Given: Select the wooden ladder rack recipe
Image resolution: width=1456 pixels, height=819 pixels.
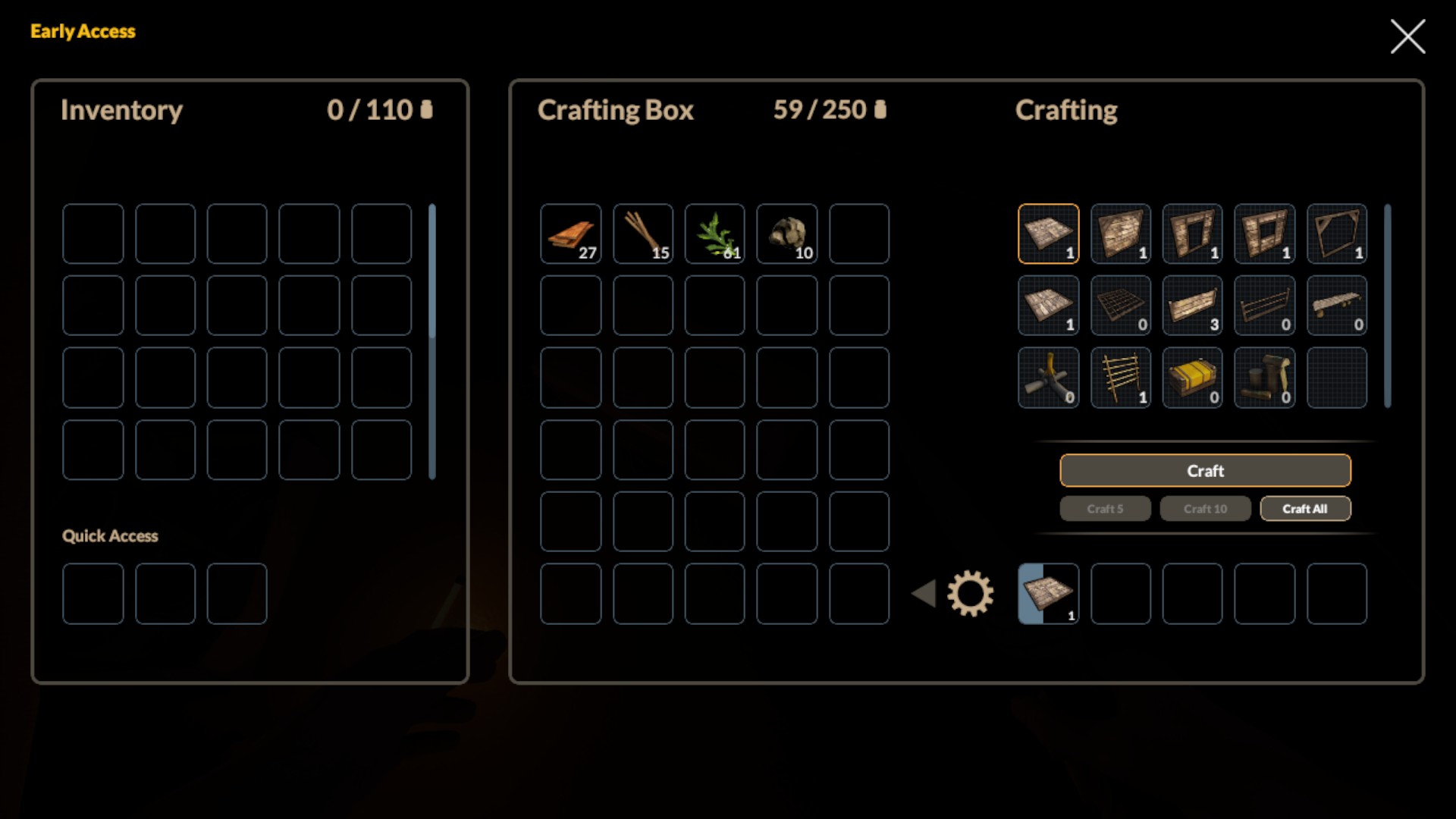Looking at the screenshot, I should [1121, 378].
